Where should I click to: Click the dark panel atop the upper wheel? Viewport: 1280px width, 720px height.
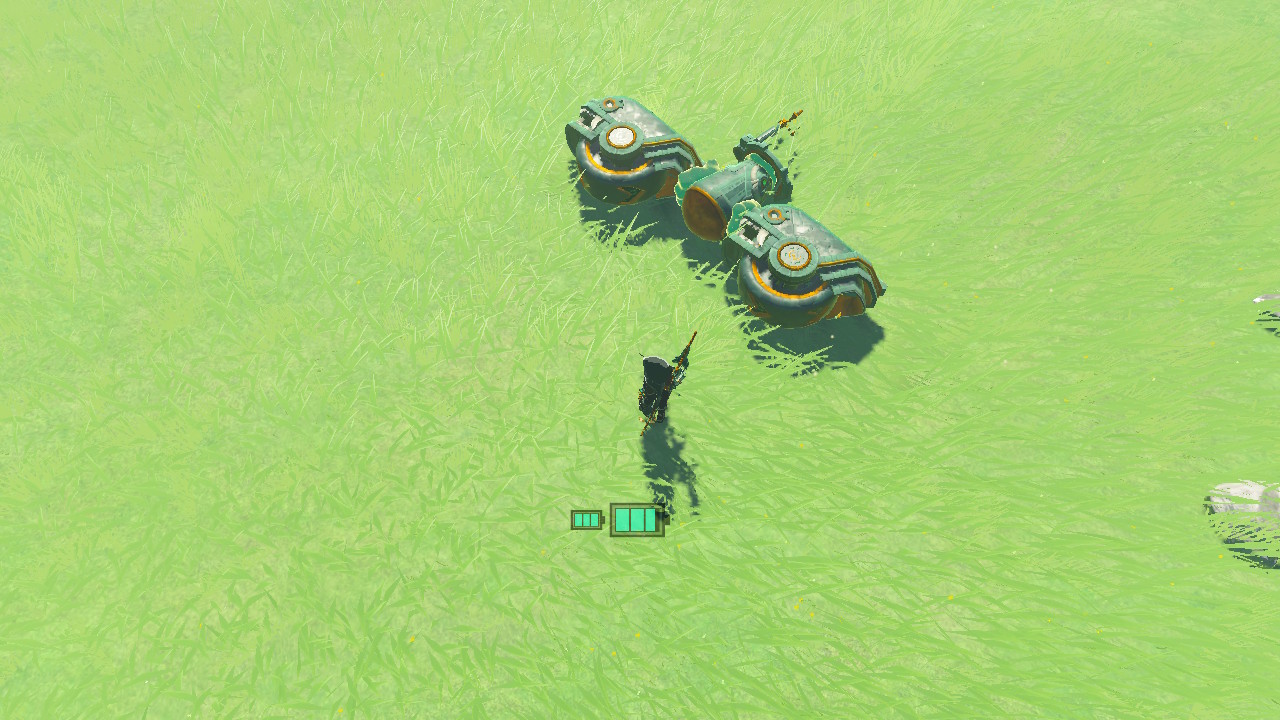(x=588, y=117)
